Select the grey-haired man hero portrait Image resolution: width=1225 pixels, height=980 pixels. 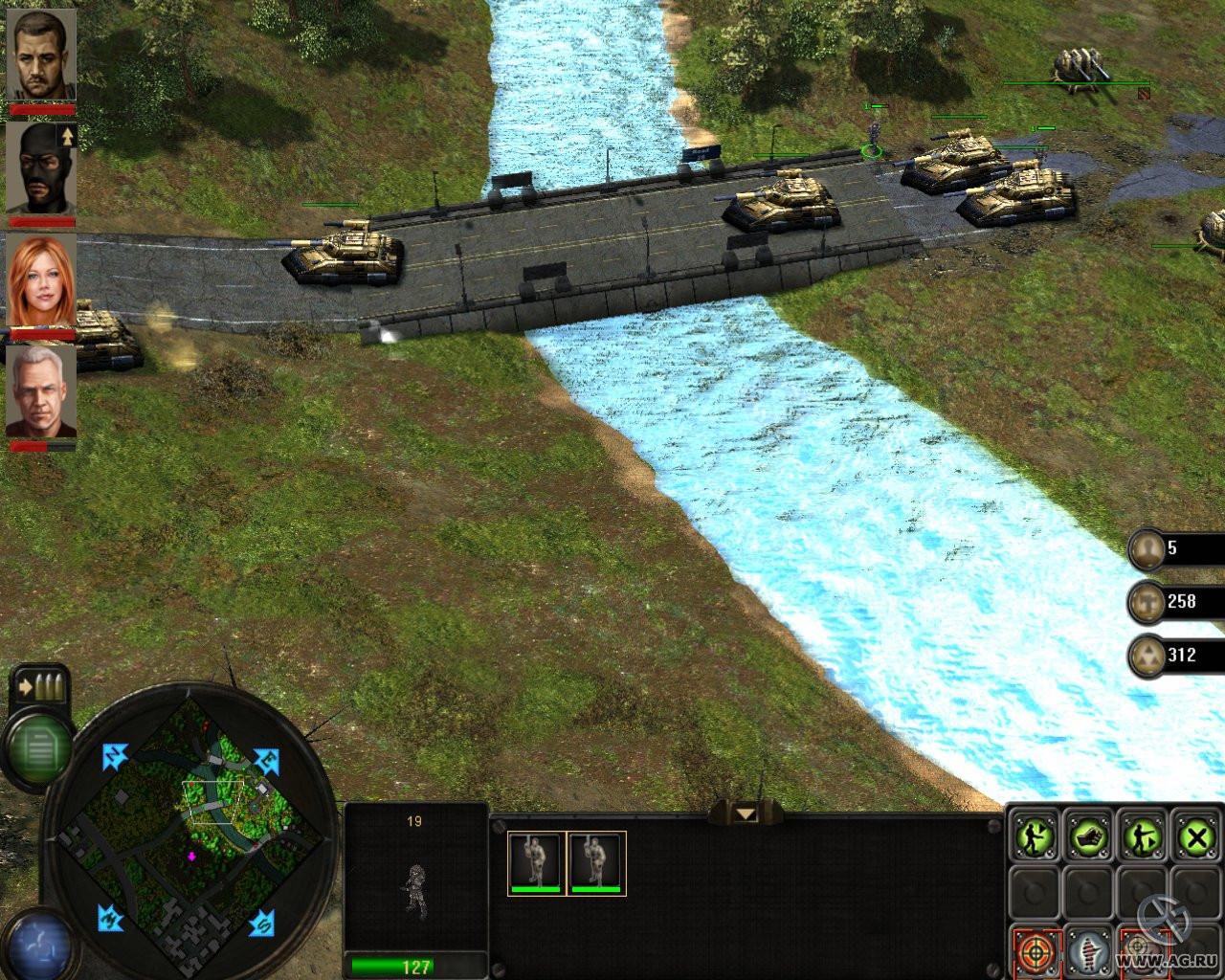click(x=41, y=392)
